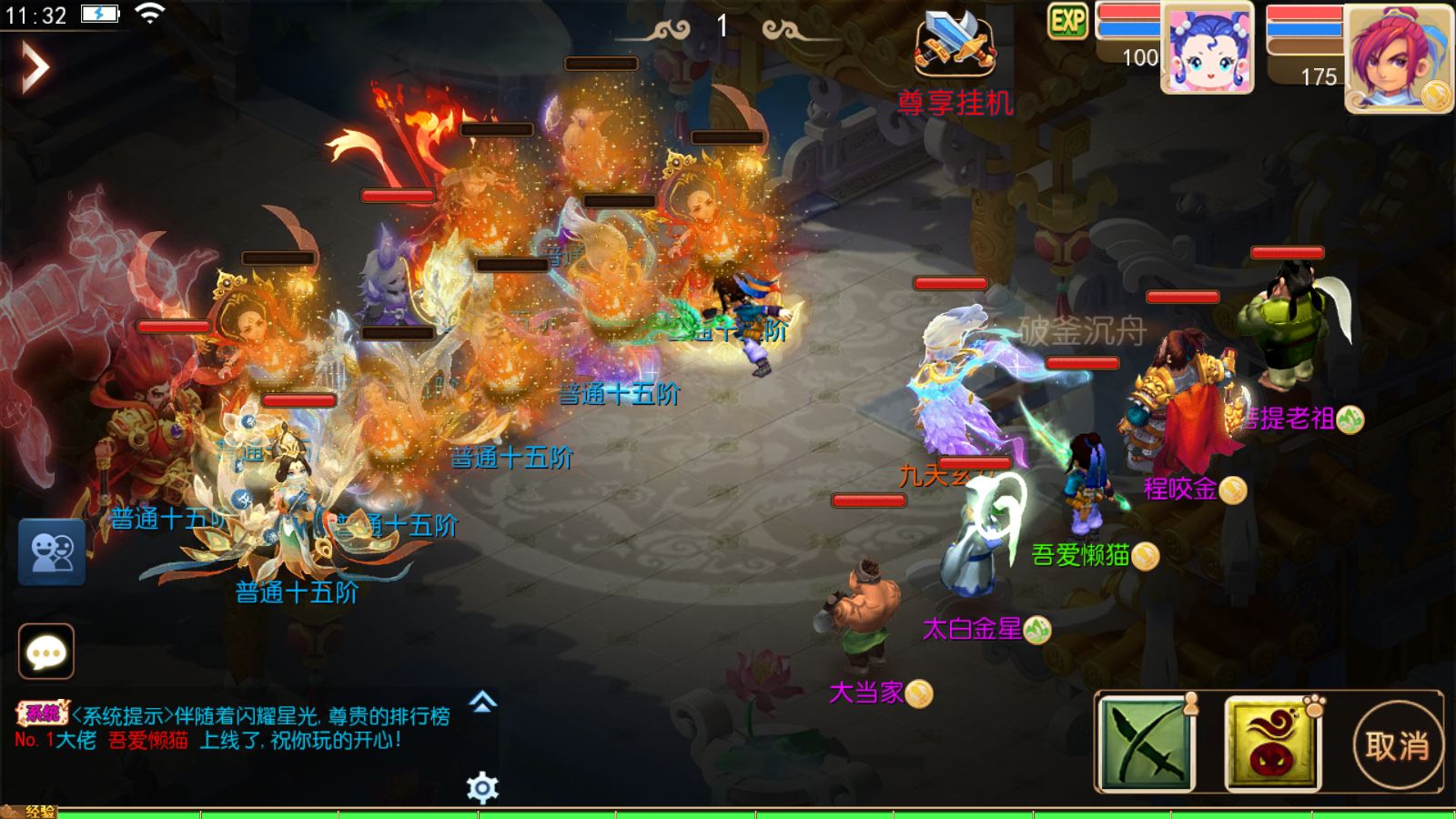This screenshot has width=1456, height=819.
Task: Activate the yellow pet skill icon
Action: (x=1272, y=743)
